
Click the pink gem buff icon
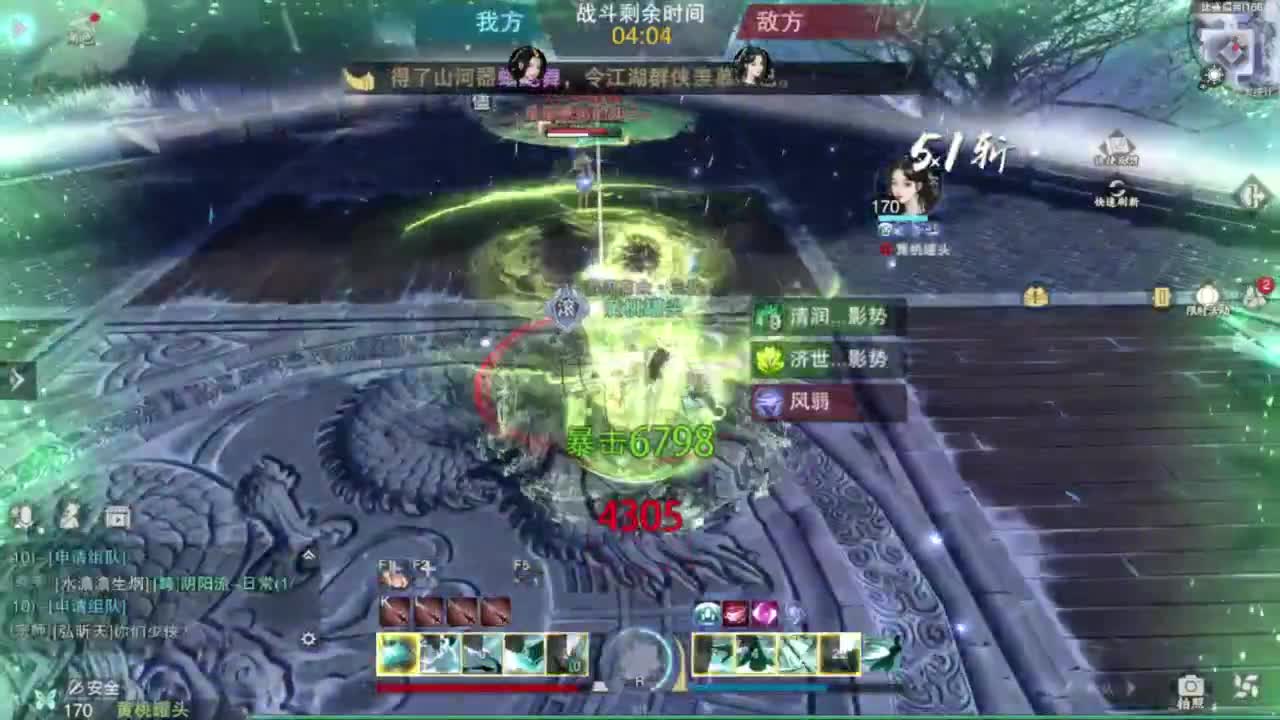[x=763, y=613]
